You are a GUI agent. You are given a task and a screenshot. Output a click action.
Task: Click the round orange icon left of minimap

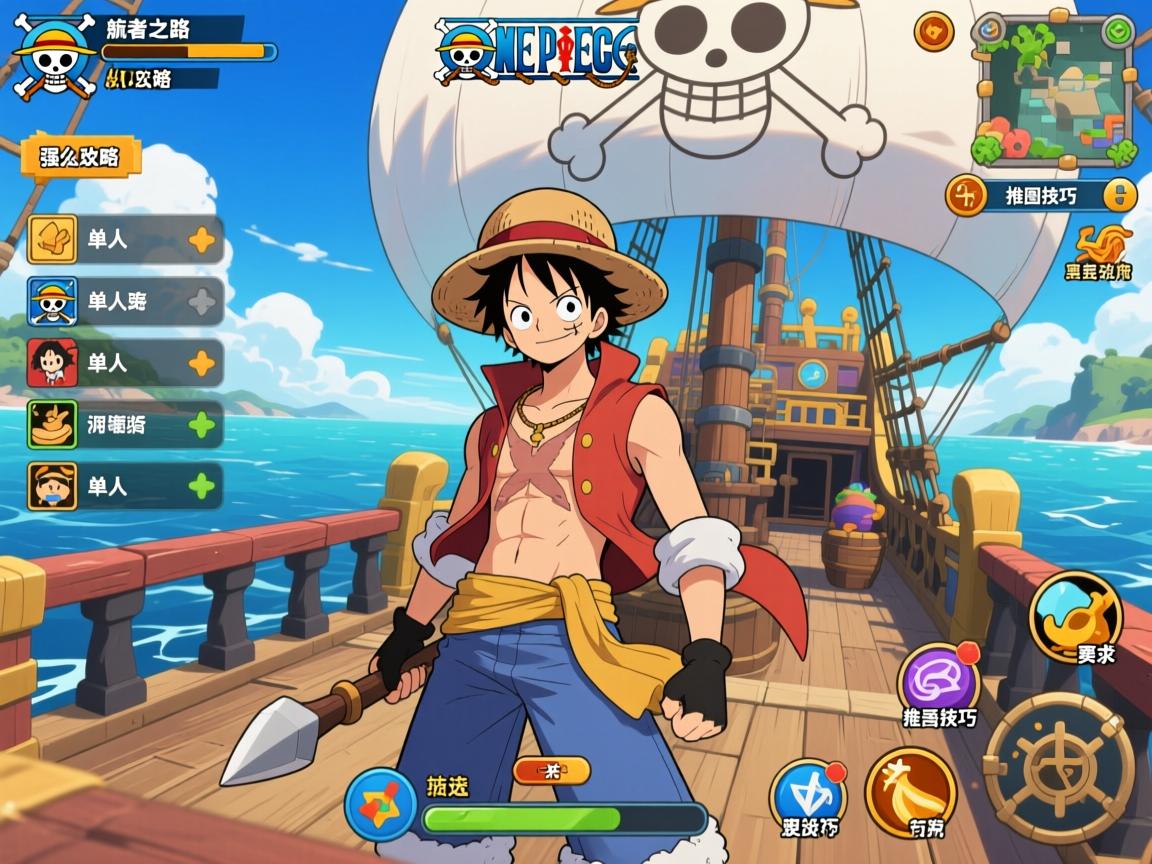point(934,32)
